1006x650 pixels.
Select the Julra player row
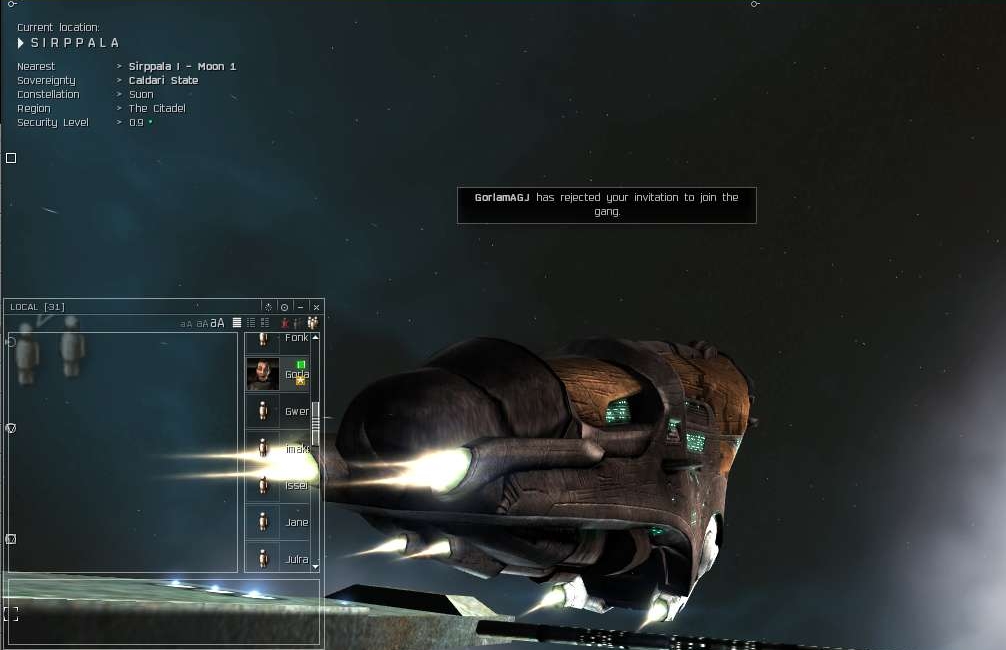280,558
